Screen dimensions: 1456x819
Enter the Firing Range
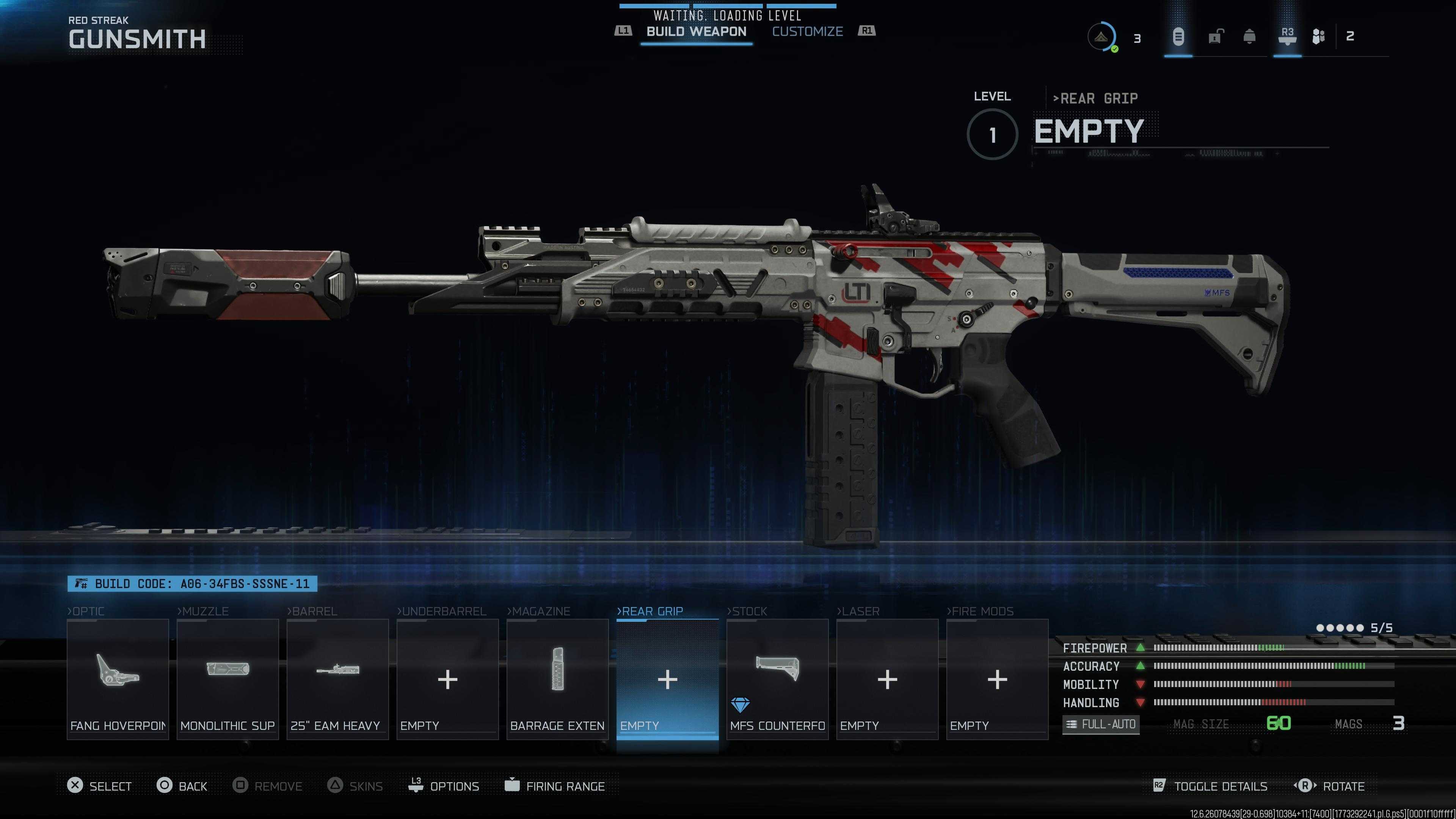point(555,786)
